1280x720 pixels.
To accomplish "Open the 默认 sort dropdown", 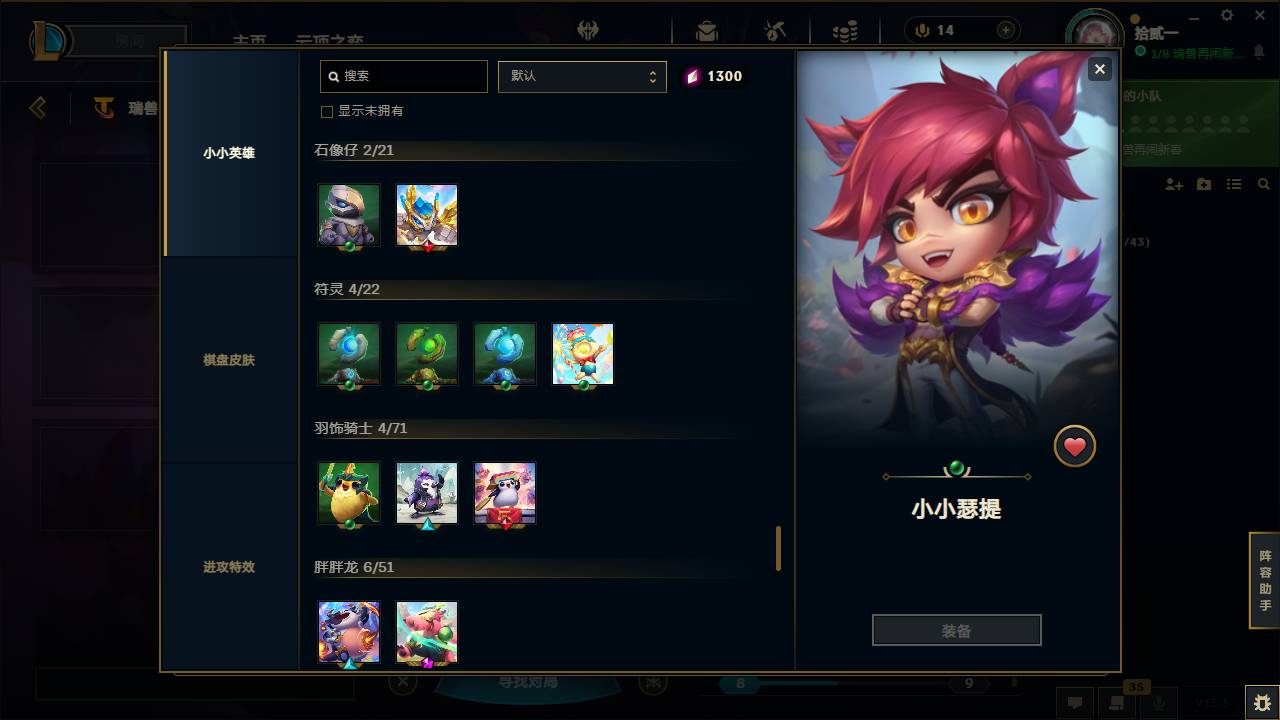I will [582, 76].
